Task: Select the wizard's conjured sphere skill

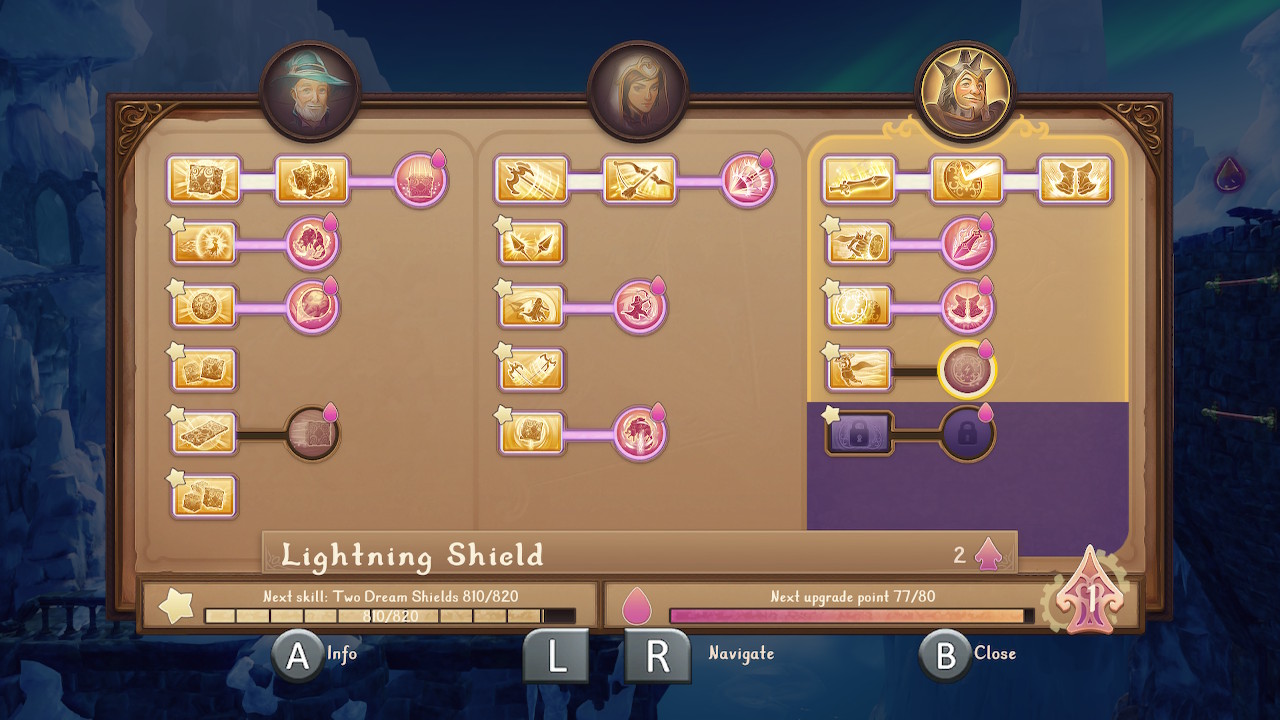Action: pyautogui.click(x=204, y=306)
